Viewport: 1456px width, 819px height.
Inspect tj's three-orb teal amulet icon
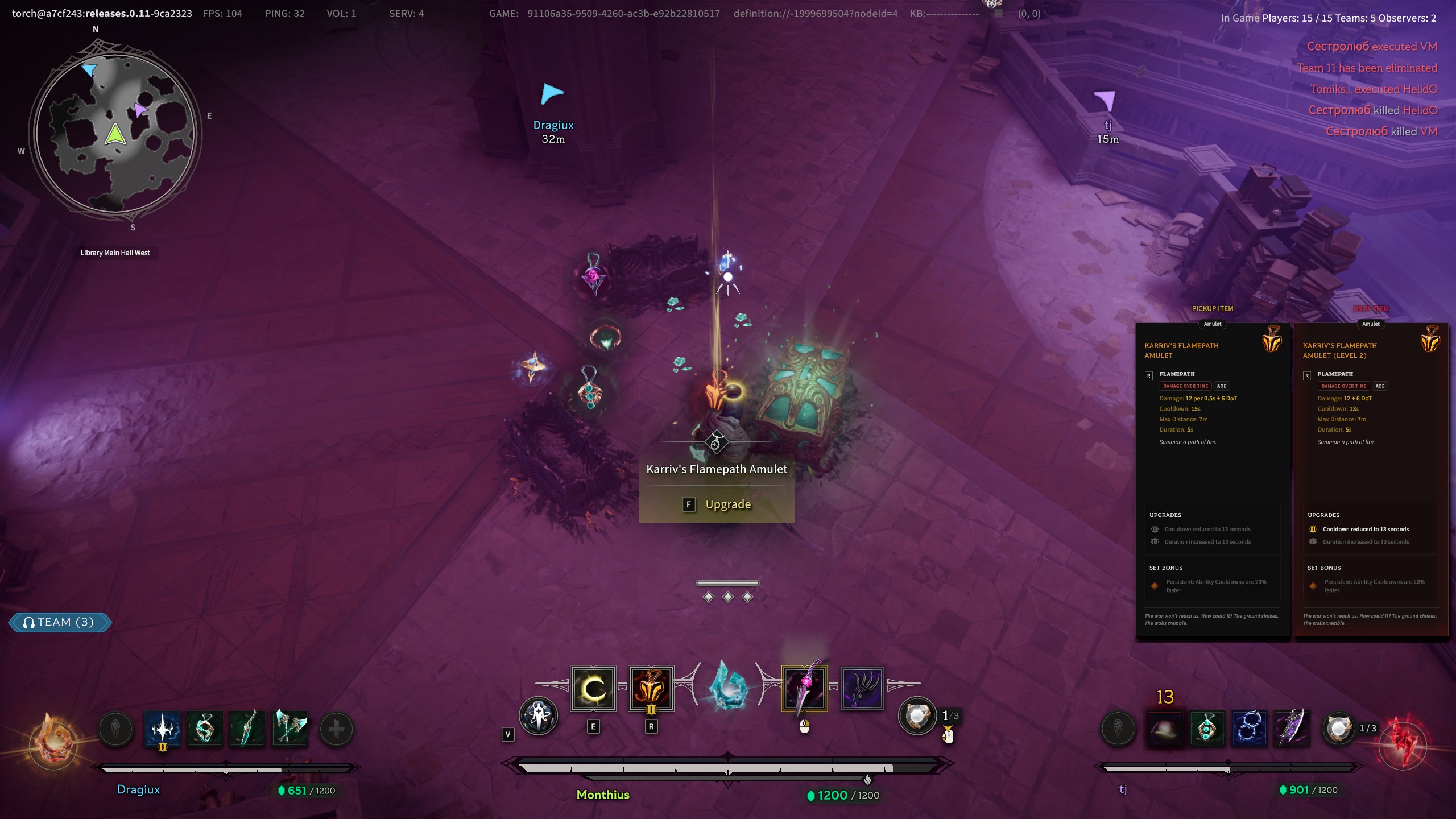(1207, 727)
